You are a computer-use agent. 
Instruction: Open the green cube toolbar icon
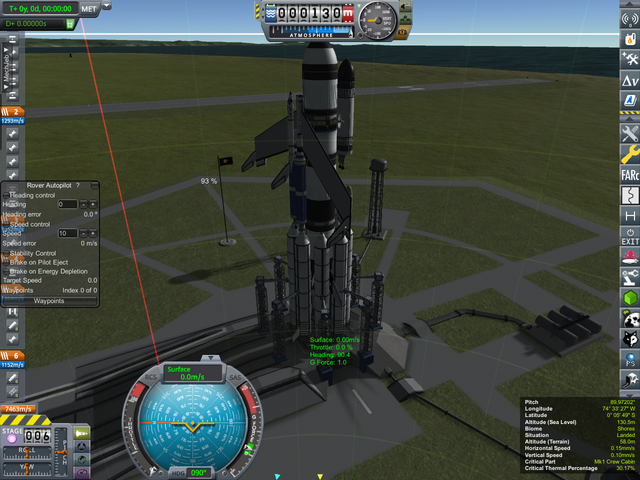[630, 298]
